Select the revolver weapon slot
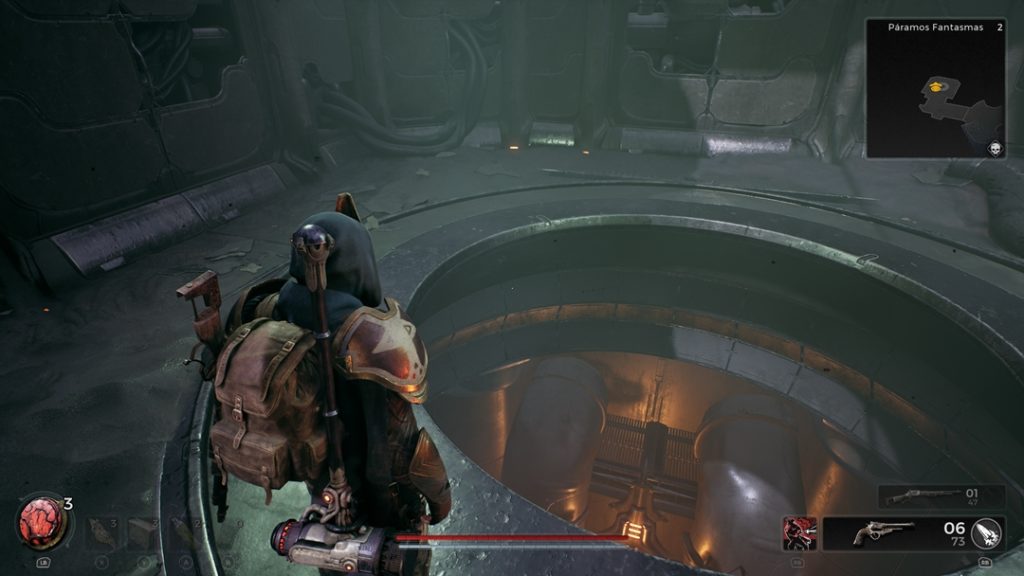The width and height of the screenshot is (1024, 576). 884,534
